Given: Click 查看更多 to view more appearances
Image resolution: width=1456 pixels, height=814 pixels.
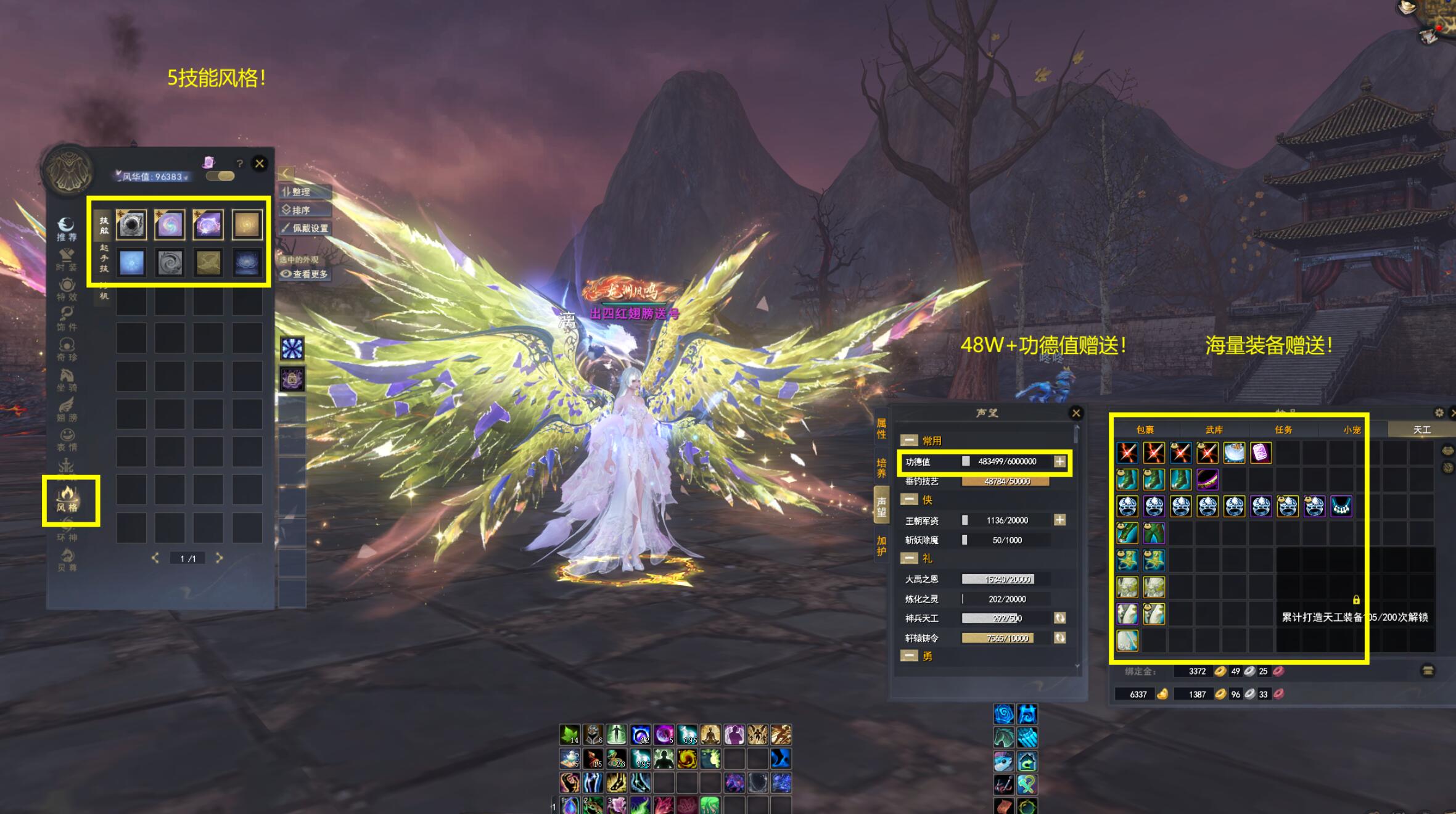Looking at the screenshot, I should (x=305, y=274).
